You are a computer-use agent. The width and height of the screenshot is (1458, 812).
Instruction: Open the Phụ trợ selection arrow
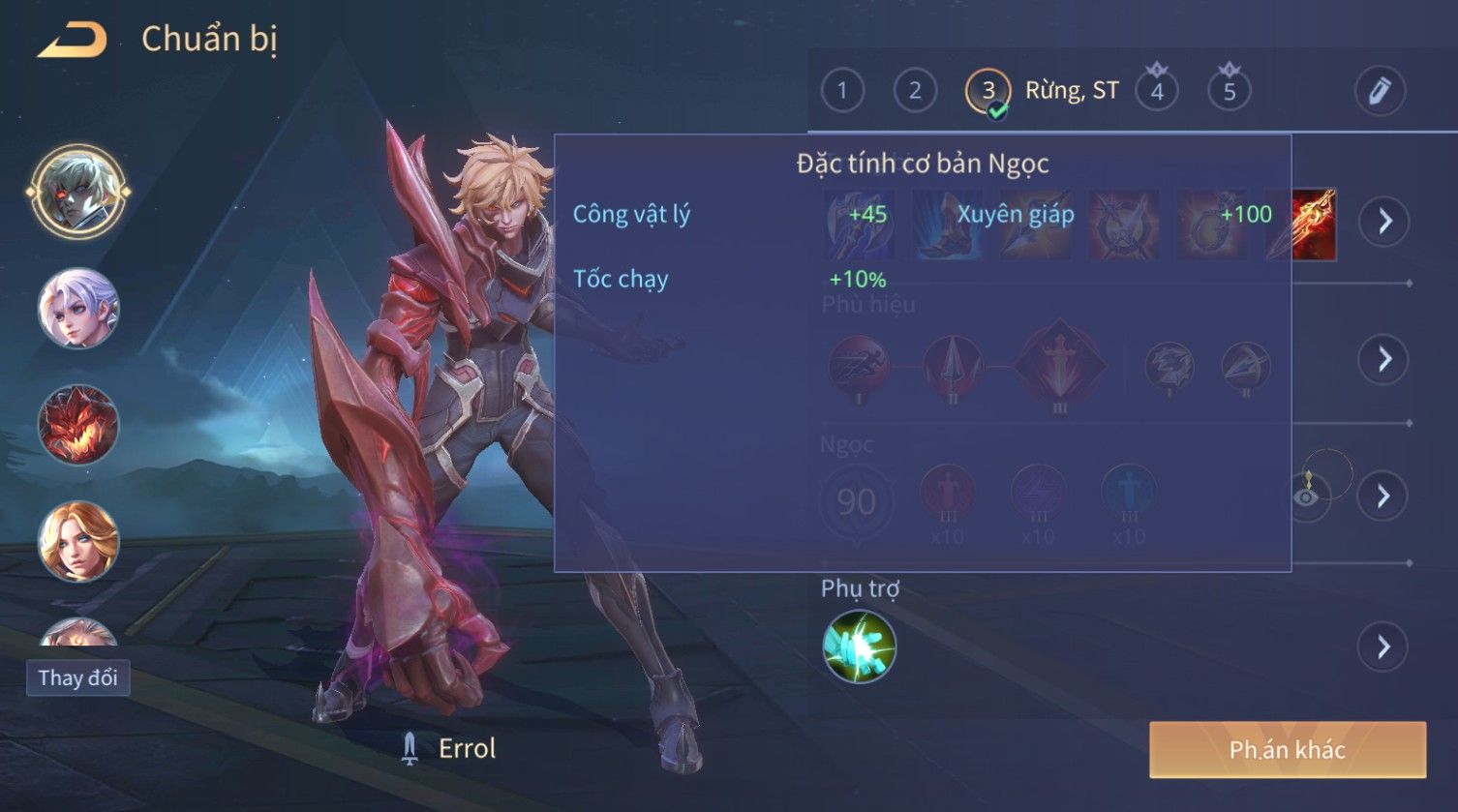tap(1384, 647)
